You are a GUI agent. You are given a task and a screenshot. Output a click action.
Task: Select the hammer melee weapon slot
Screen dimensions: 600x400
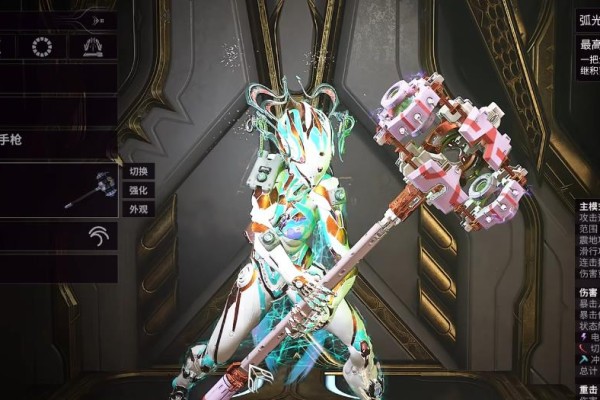58,190
